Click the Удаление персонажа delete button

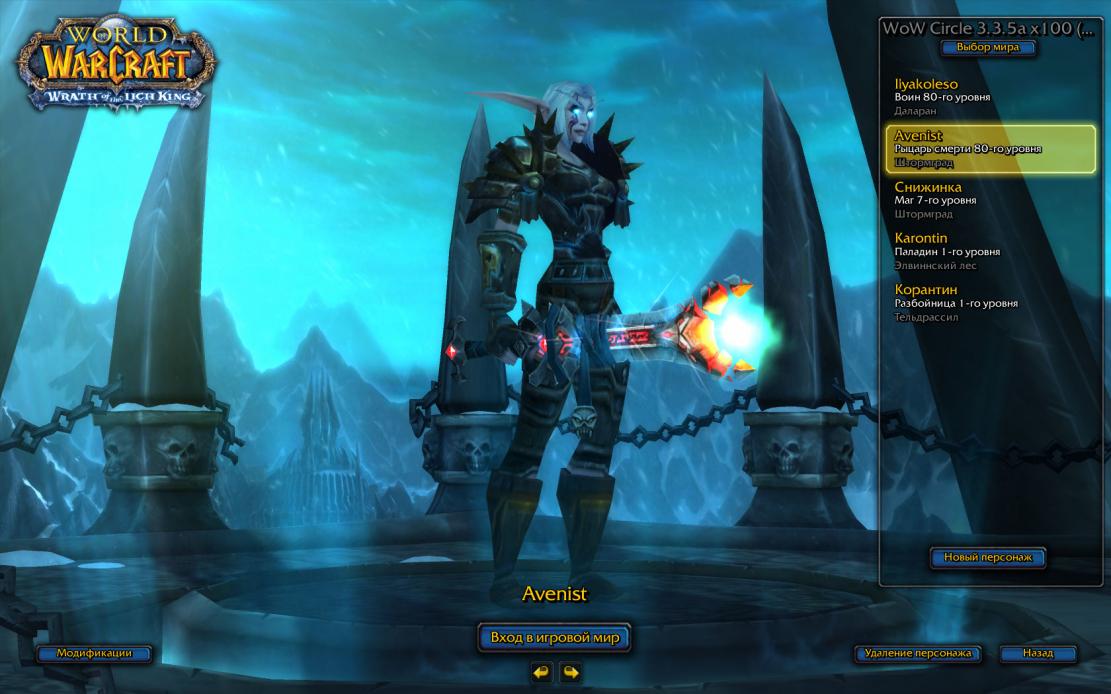[x=917, y=653]
